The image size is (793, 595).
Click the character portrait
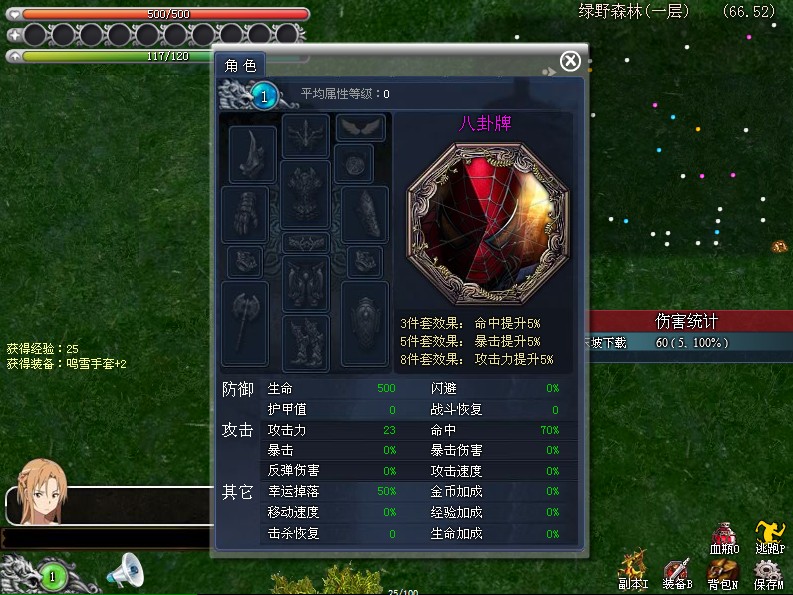pyautogui.click(x=41, y=489)
